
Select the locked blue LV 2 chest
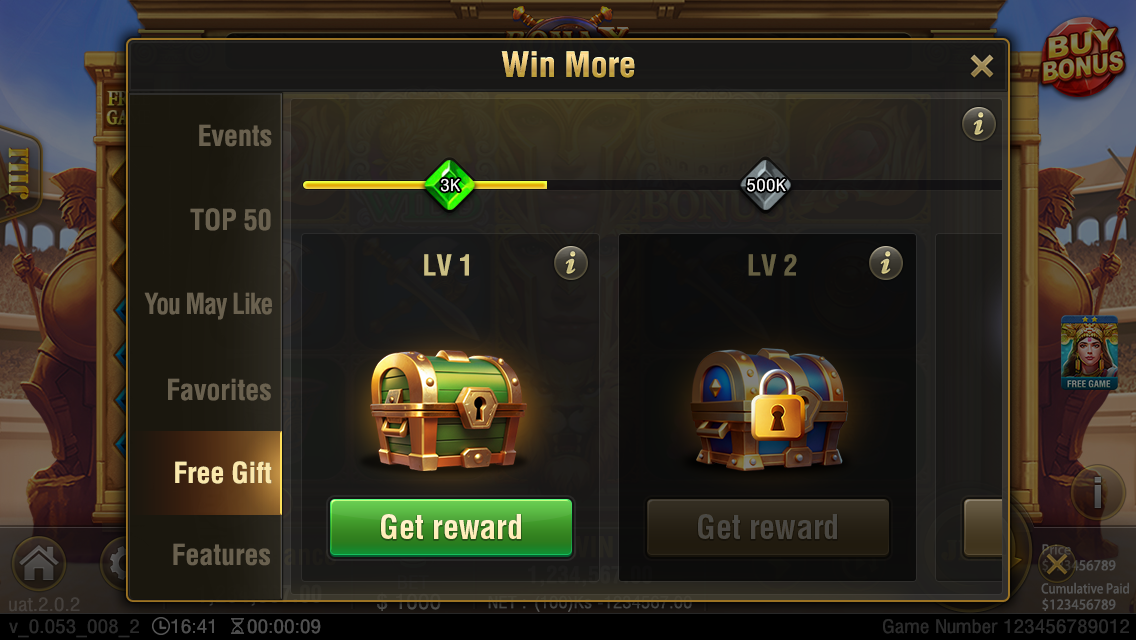(768, 408)
